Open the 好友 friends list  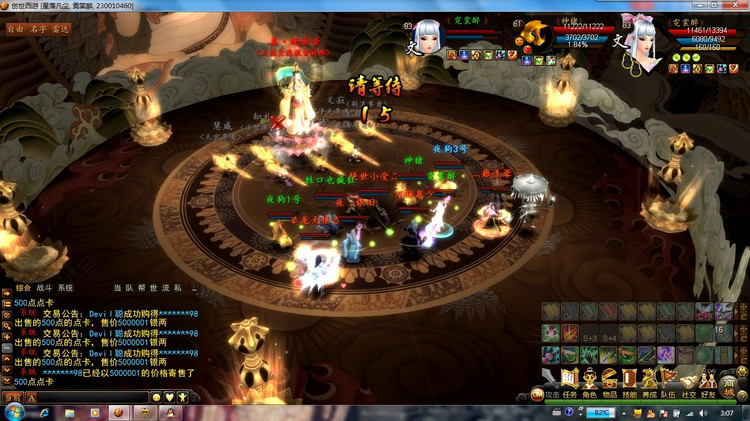(x=708, y=381)
